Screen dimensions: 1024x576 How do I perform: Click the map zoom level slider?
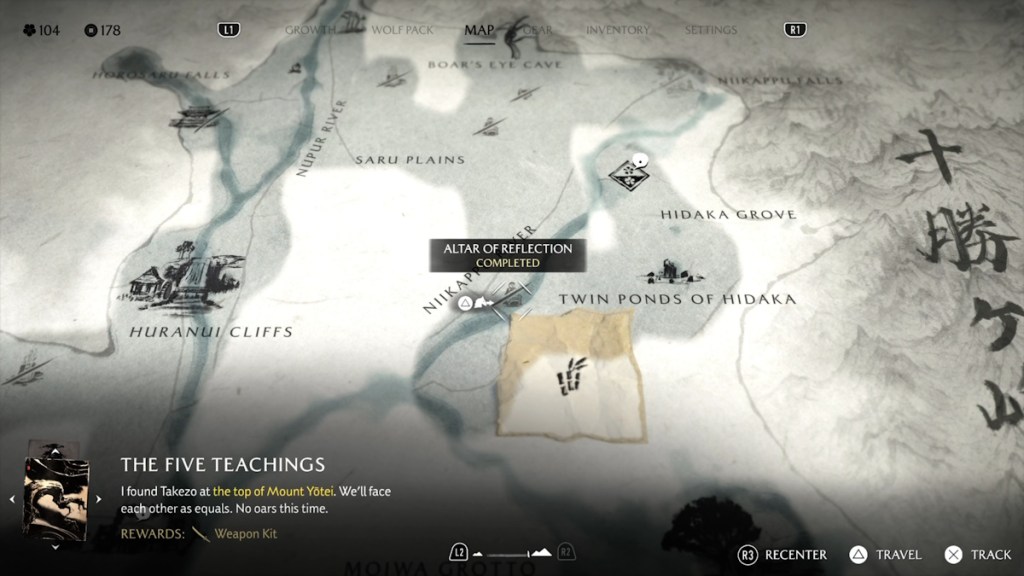tap(512, 553)
